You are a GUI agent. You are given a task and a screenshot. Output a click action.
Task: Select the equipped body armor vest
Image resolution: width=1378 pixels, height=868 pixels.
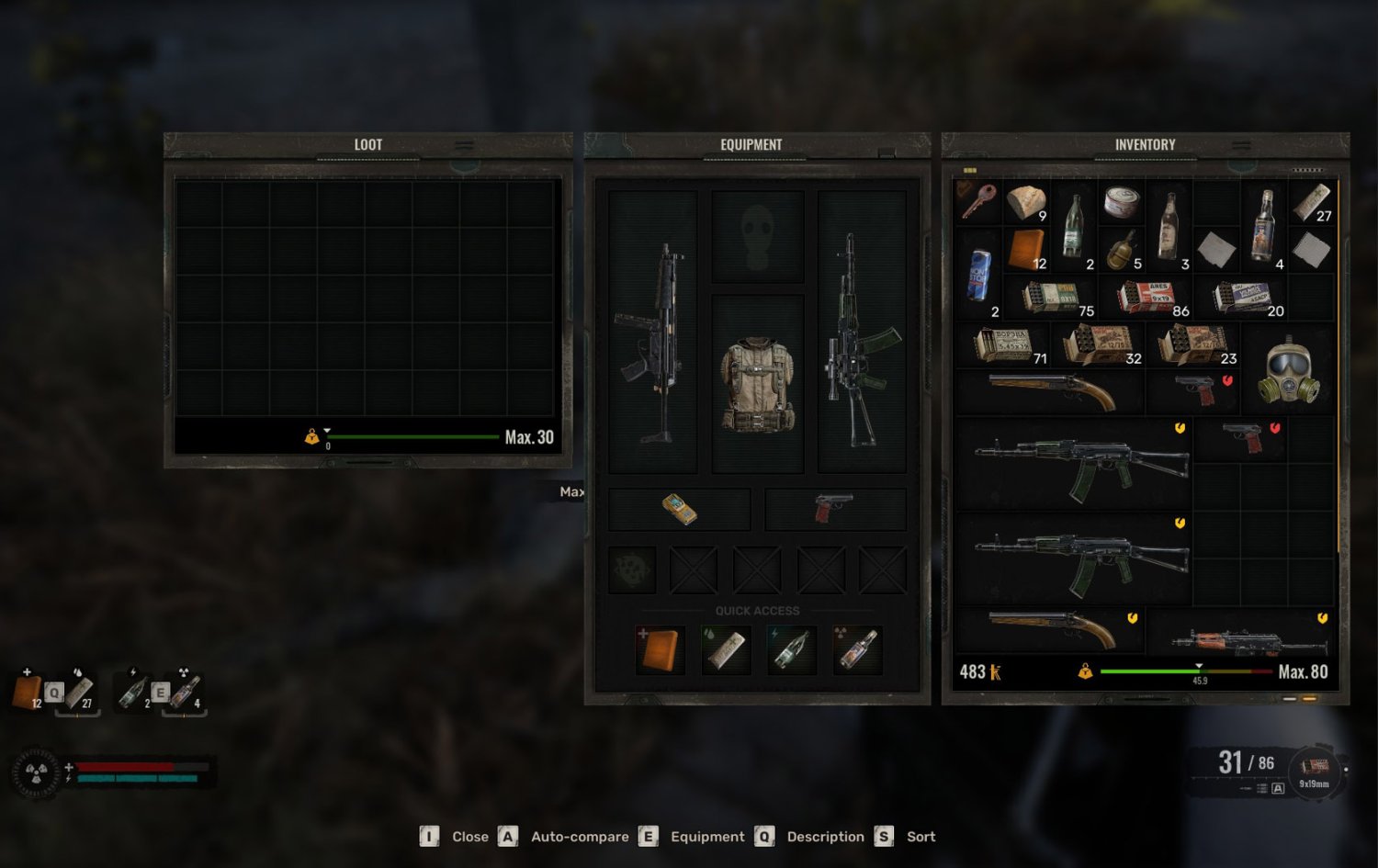pyautogui.click(x=757, y=383)
